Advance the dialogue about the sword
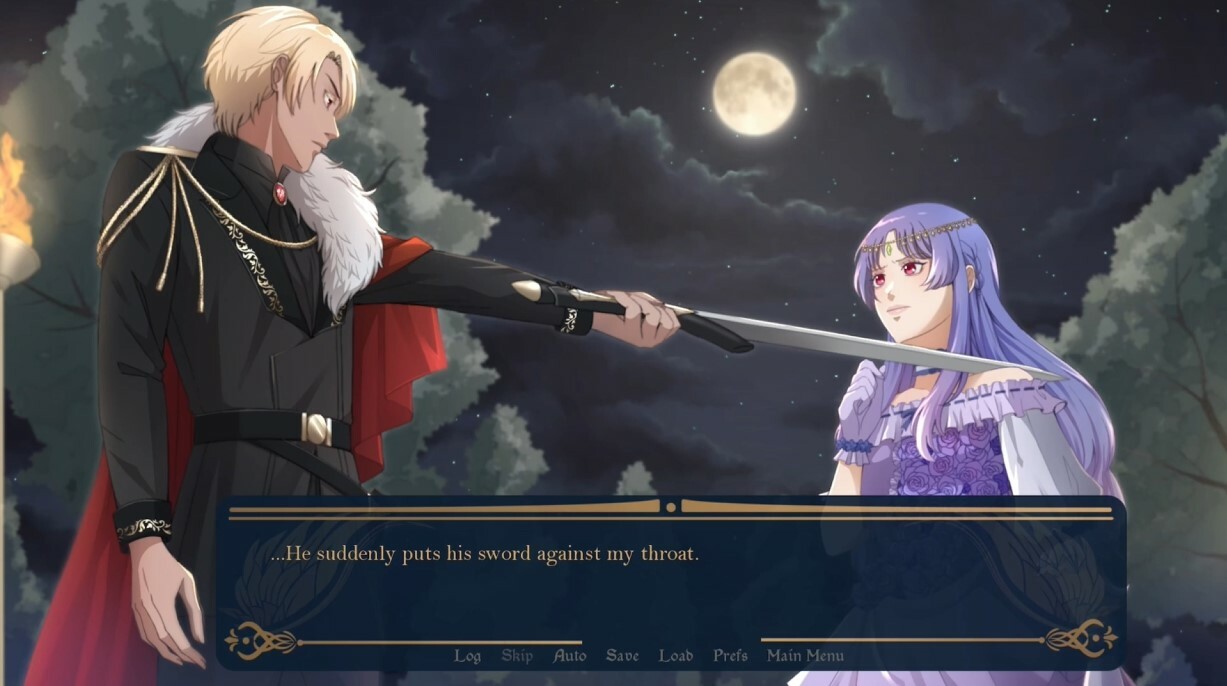 pyautogui.click(x=670, y=580)
